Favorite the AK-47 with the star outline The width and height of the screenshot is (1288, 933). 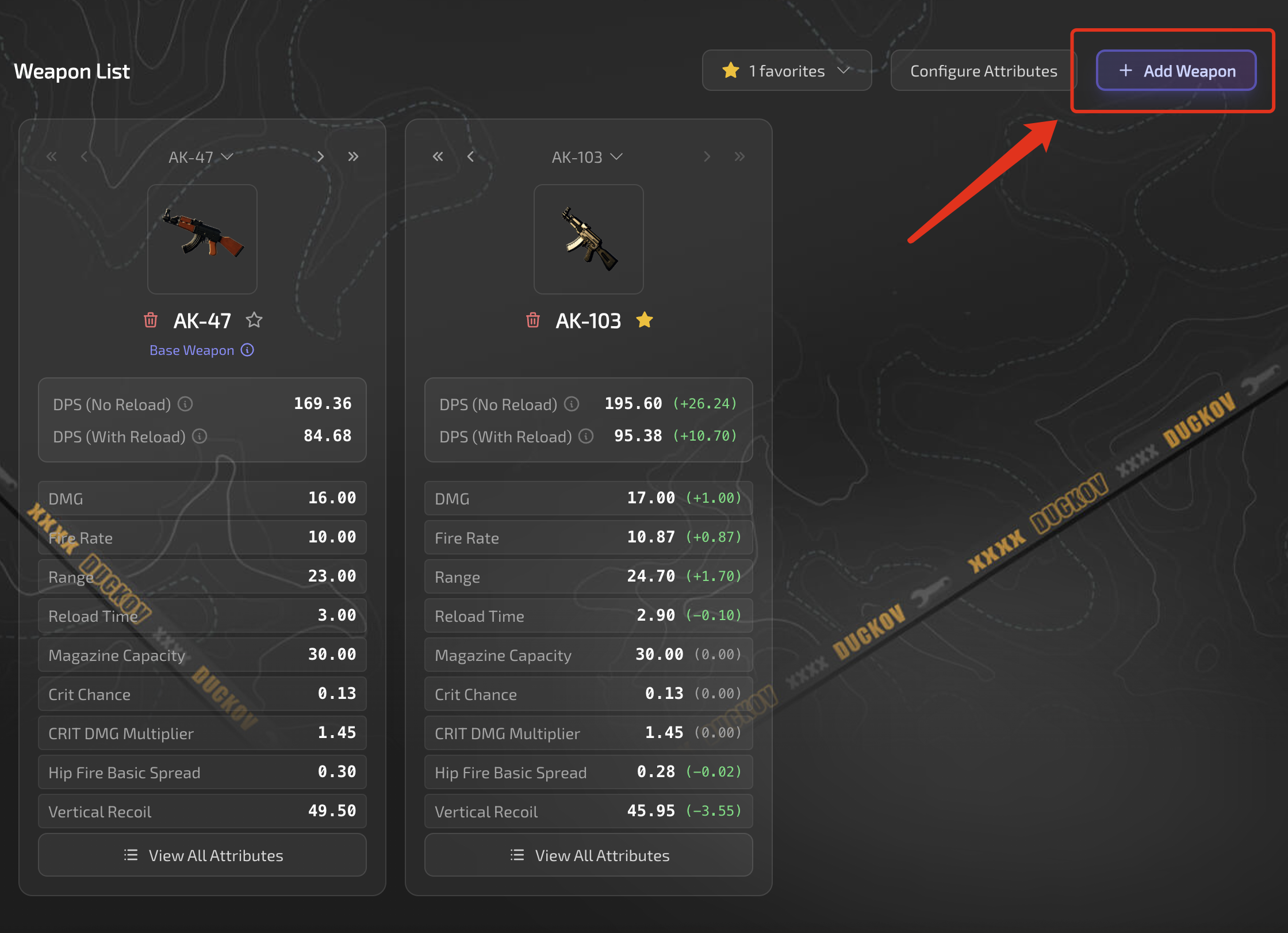[254, 320]
